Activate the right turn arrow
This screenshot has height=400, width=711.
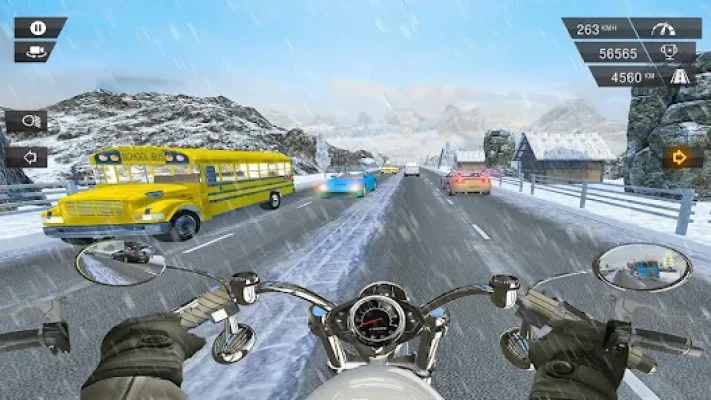click(683, 157)
